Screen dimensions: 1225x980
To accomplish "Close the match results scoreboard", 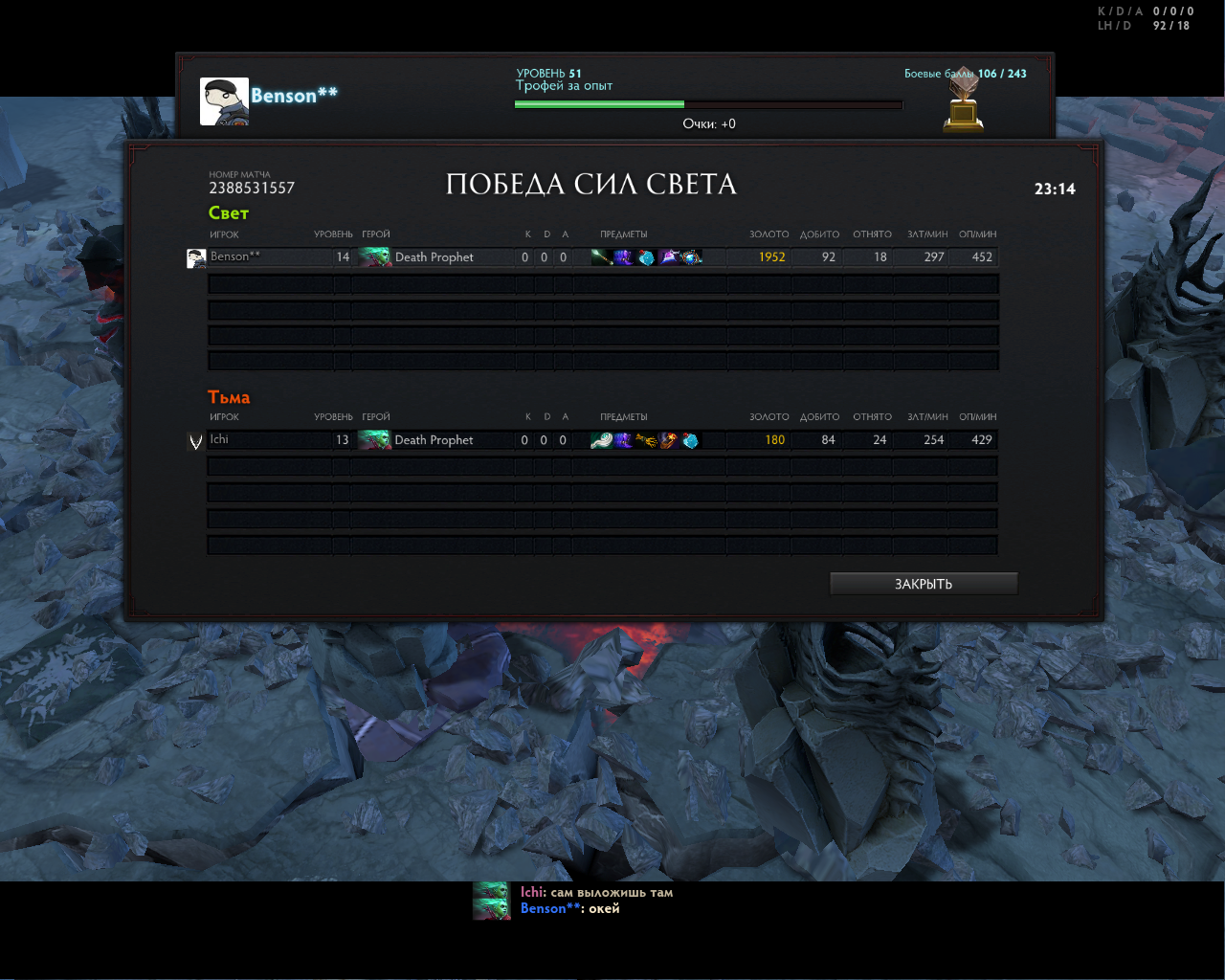I will pos(923,584).
